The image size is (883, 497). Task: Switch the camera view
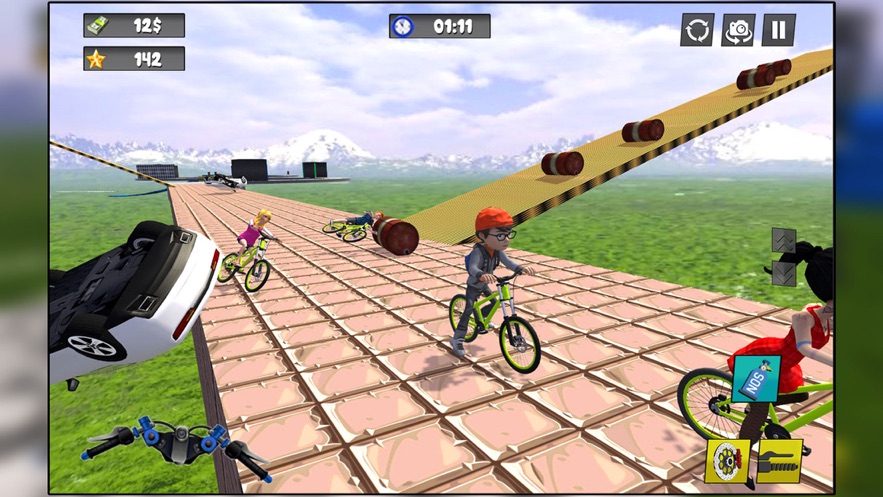(x=738, y=30)
